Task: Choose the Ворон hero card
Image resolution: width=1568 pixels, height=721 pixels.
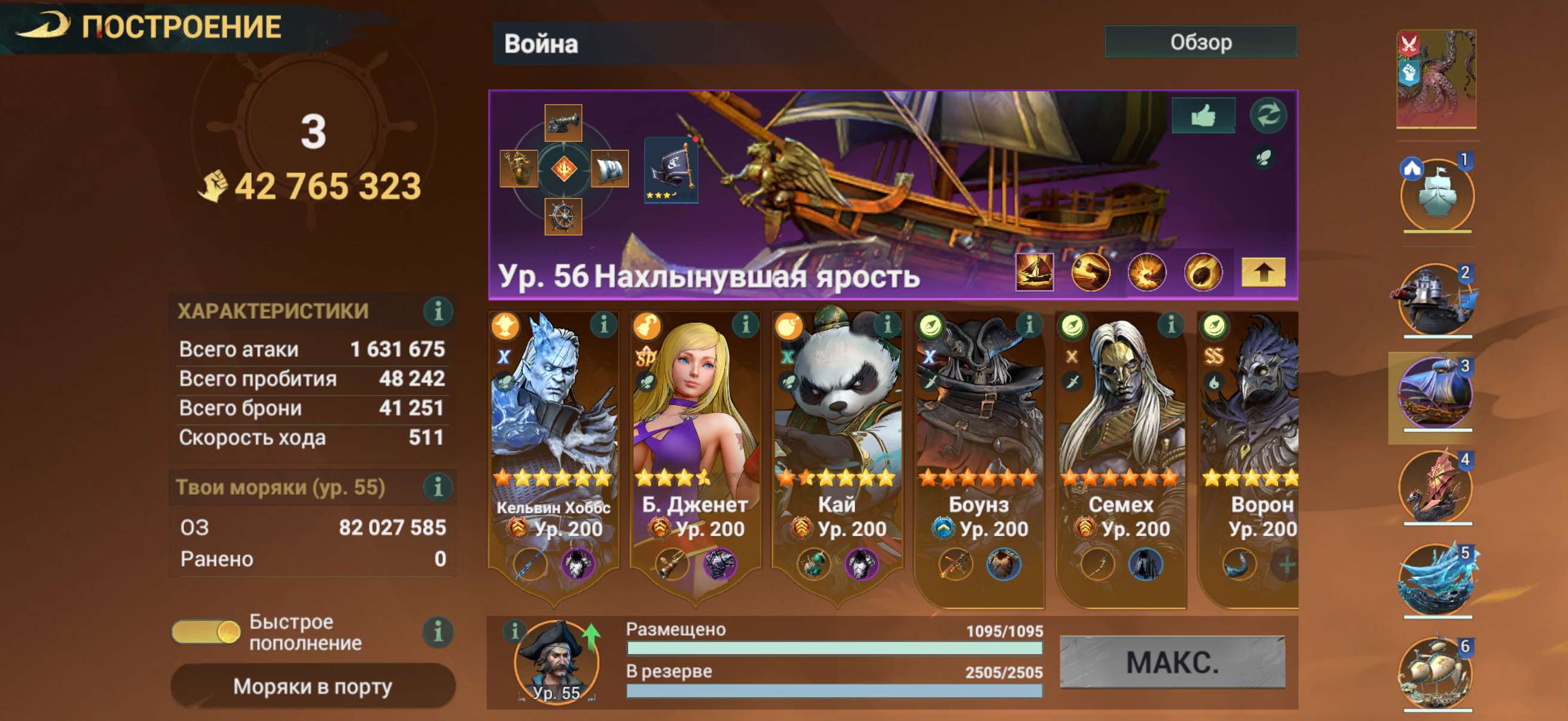Action: coord(1249,426)
